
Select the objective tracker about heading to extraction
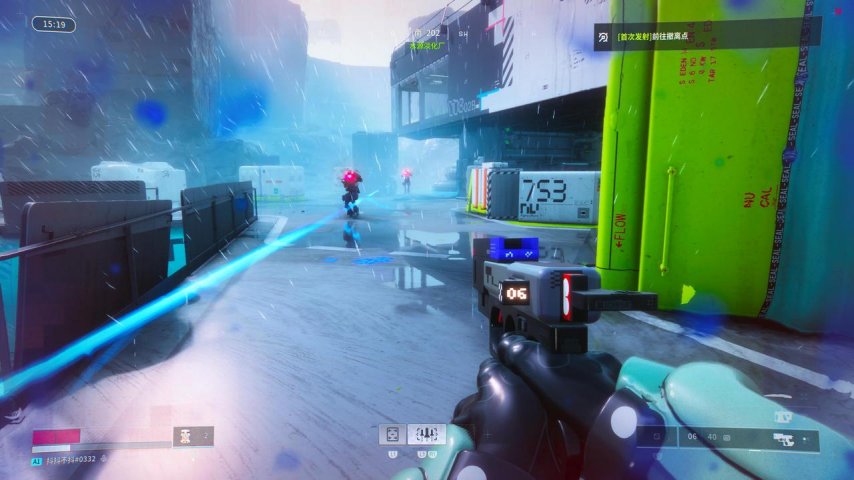(x=706, y=37)
